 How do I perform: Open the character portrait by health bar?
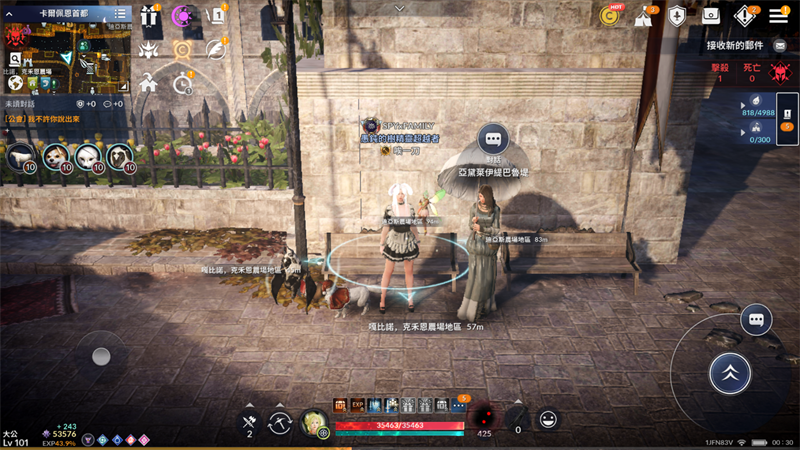click(314, 424)
